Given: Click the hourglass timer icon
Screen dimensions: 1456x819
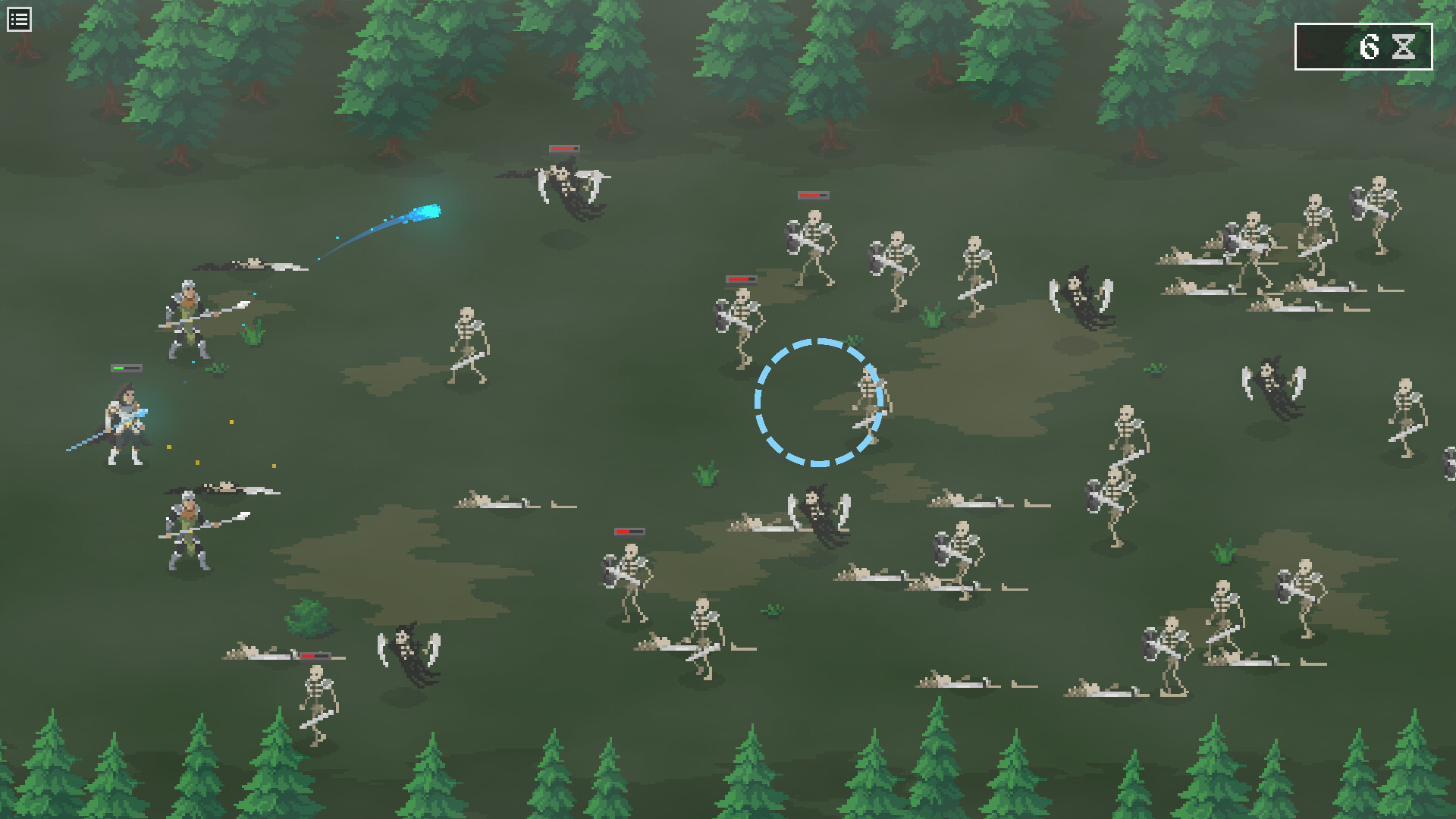Looking at the screenshot, I should coord(1404,48).
